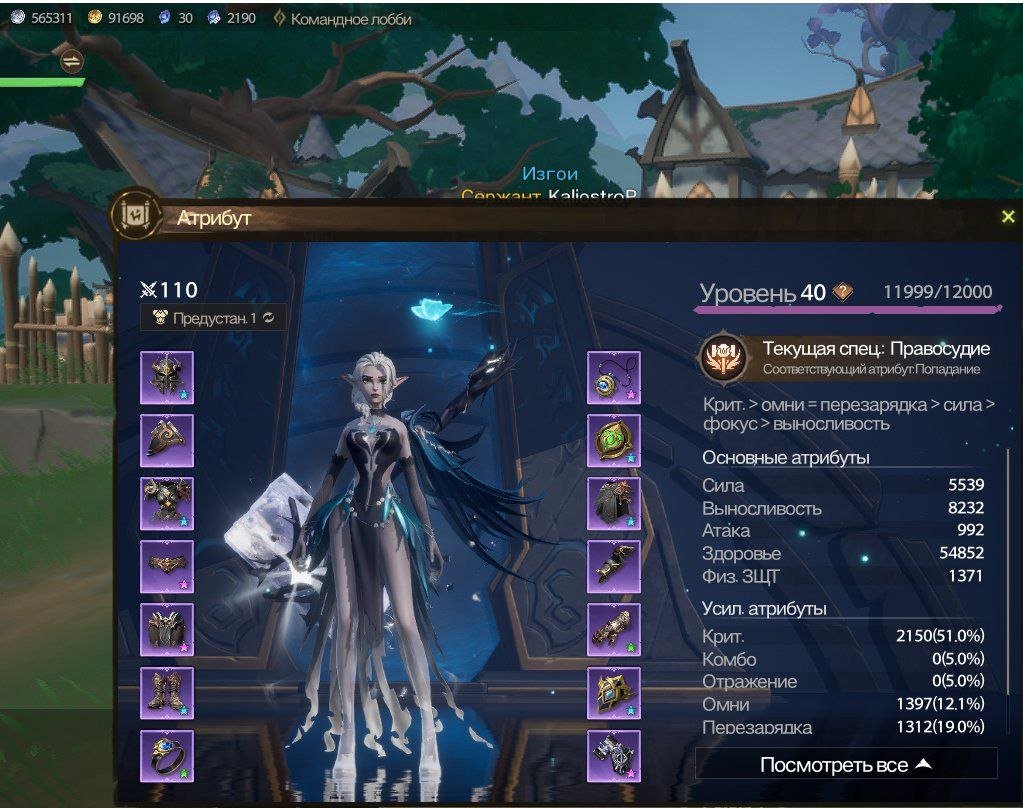Click the swap arrows round button
This screenshot has width=1023, height=808.
pos(71,61)
